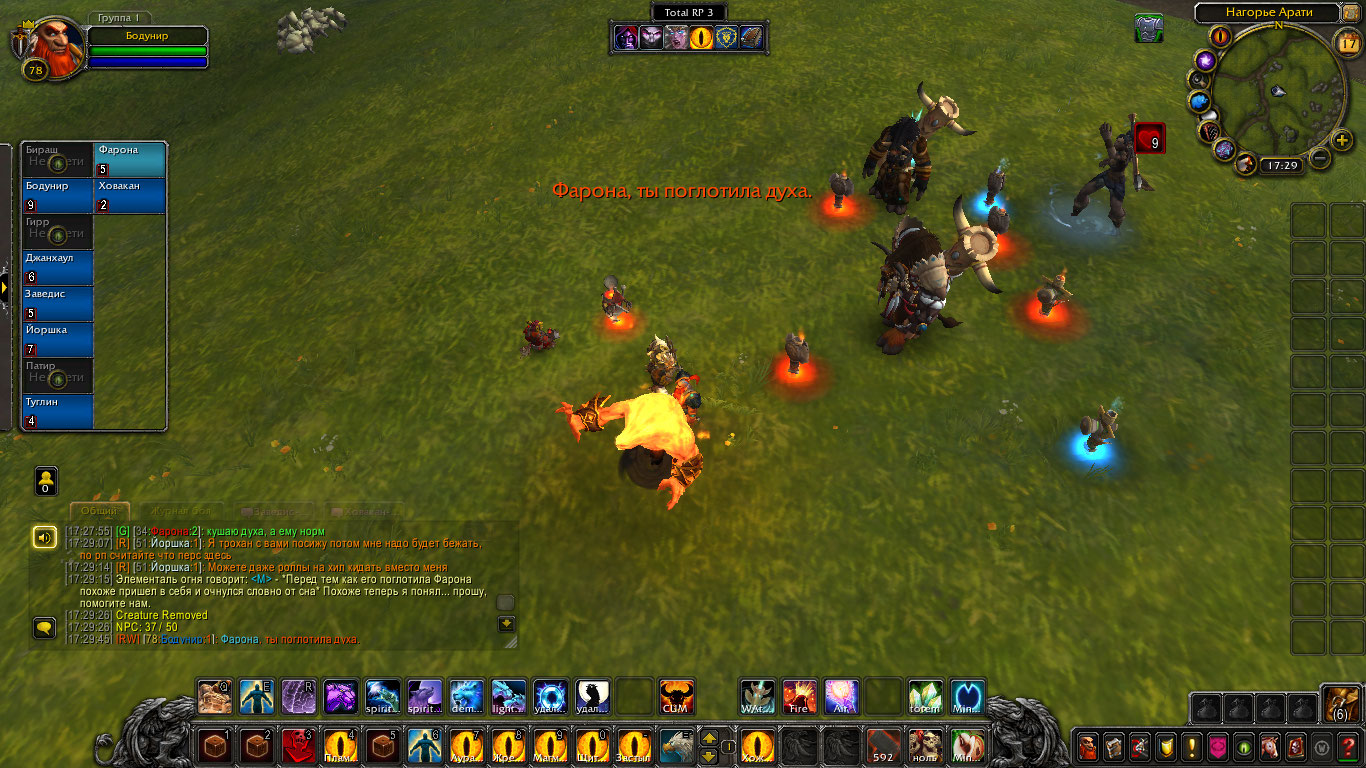Click the gryphon ability on the main bar
Image resolution: width=1366 pixels, height=768 pixels.
(x=675, y=746)
